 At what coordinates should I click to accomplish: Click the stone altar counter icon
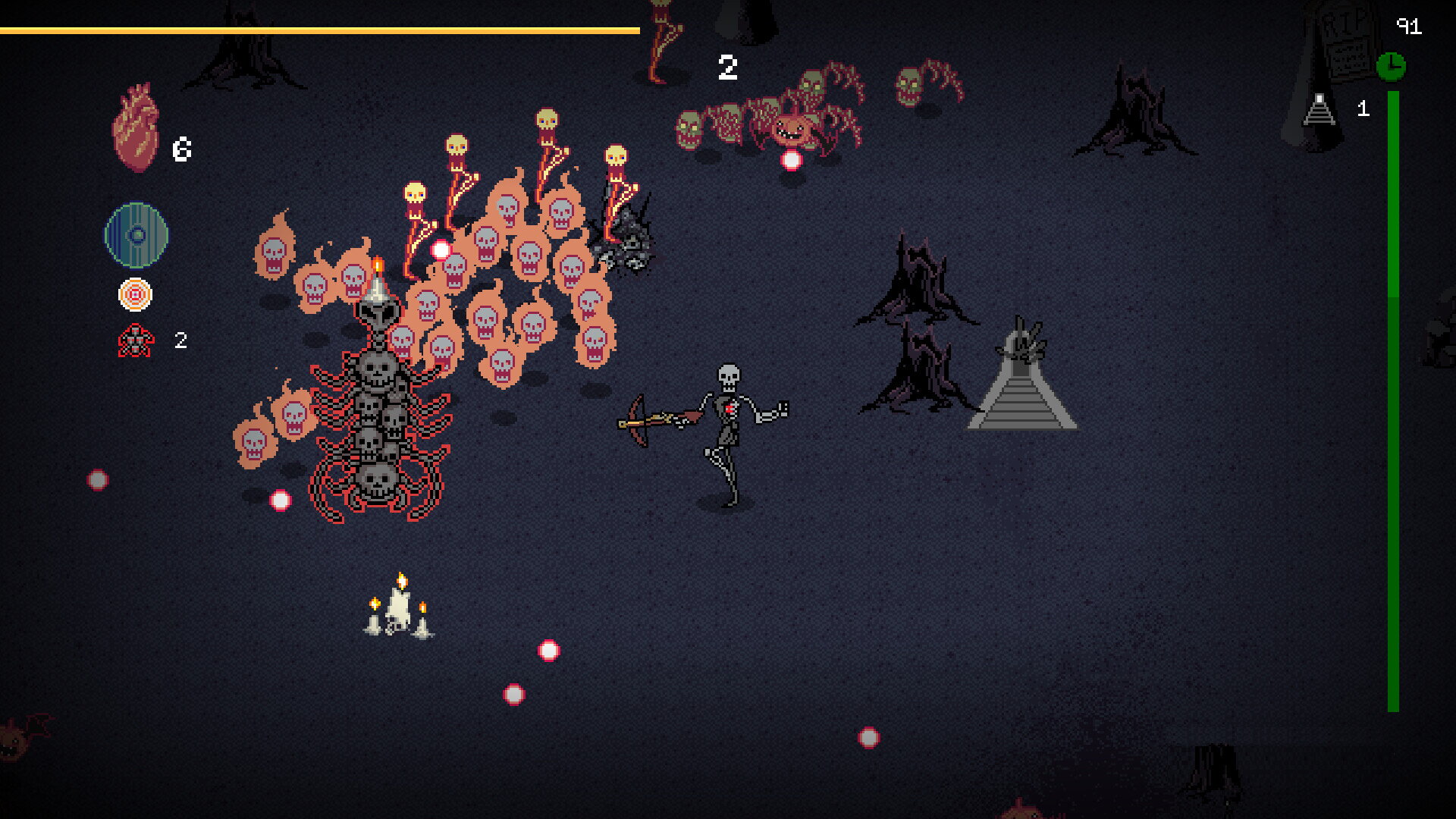click(x=1319, y=109)
